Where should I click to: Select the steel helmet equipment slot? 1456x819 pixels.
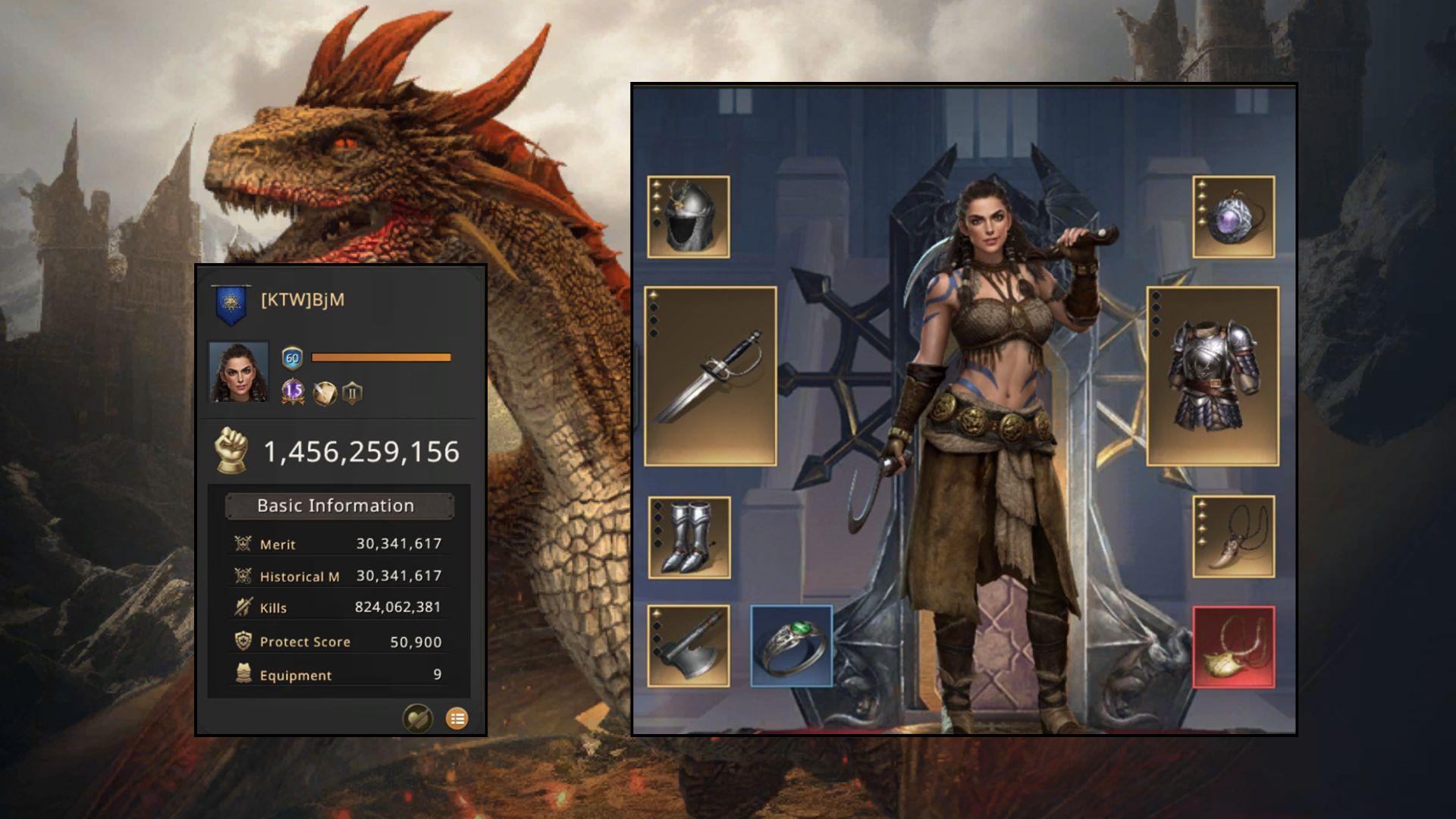point(689,217)
